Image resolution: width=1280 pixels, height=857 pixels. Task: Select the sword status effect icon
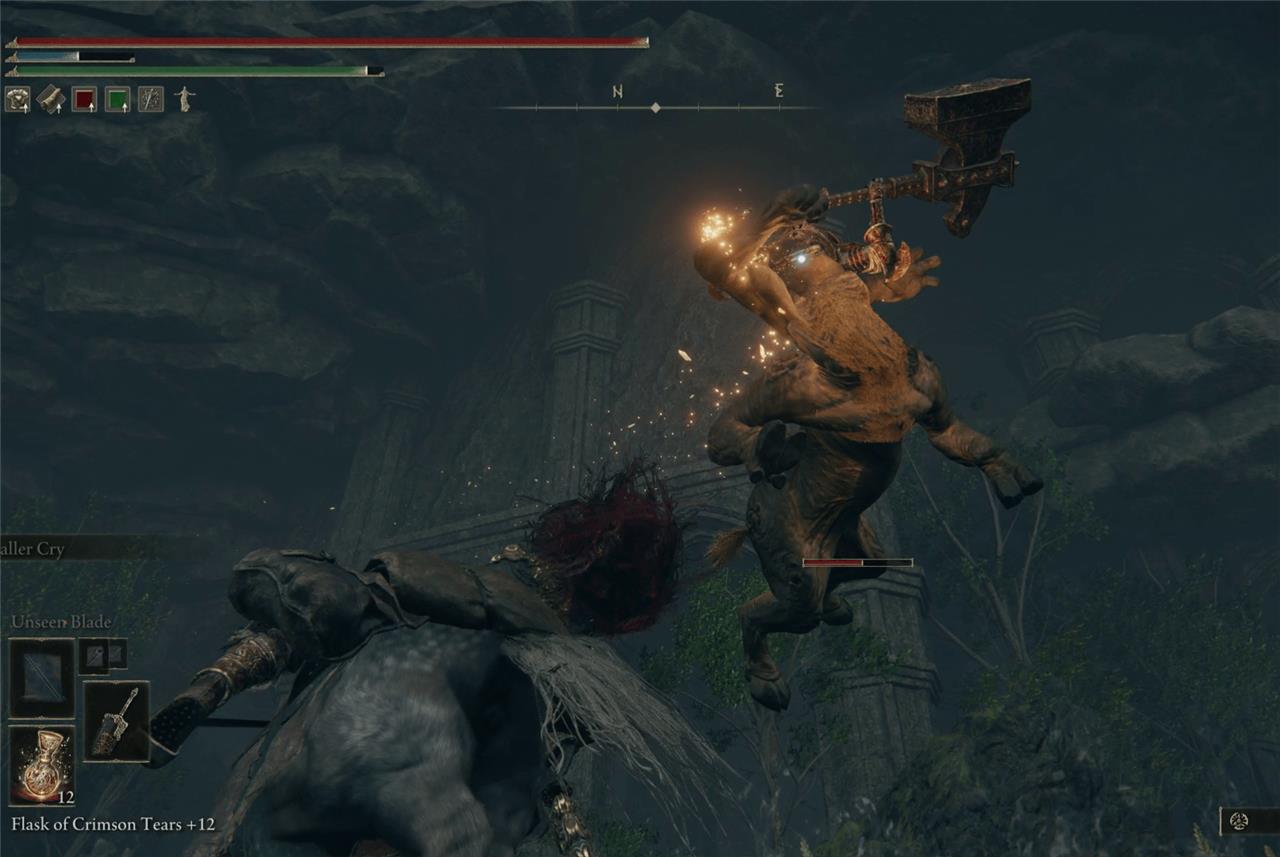150,99
